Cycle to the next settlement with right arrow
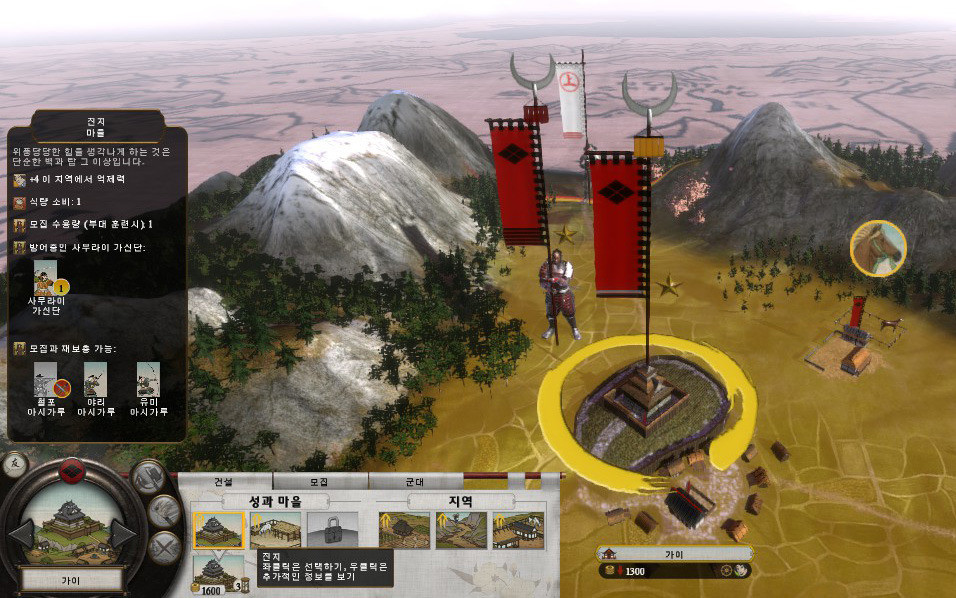 tap(123, 533)
